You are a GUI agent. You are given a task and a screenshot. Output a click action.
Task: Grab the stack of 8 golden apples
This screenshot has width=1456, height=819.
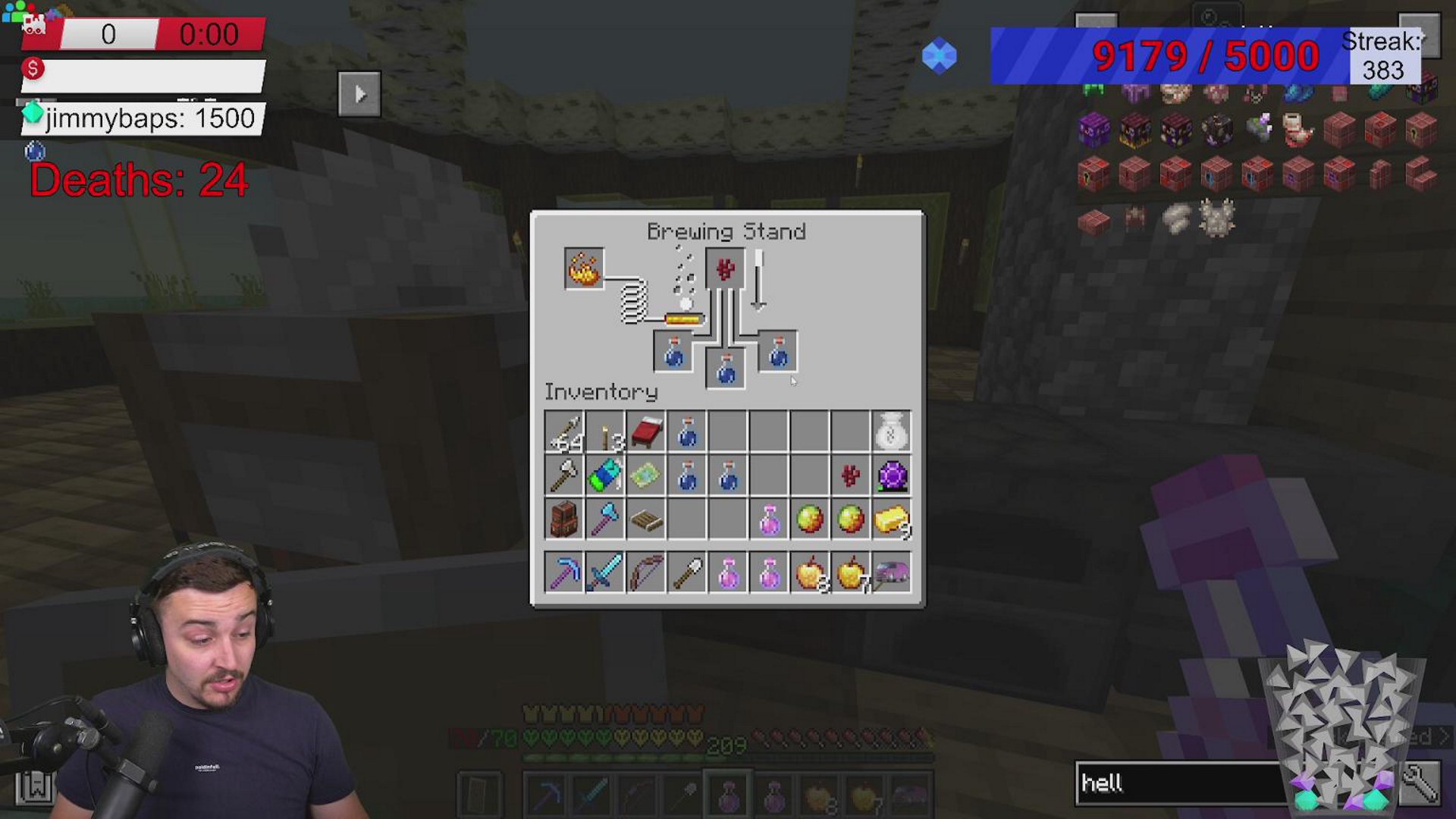pos(809,573)
